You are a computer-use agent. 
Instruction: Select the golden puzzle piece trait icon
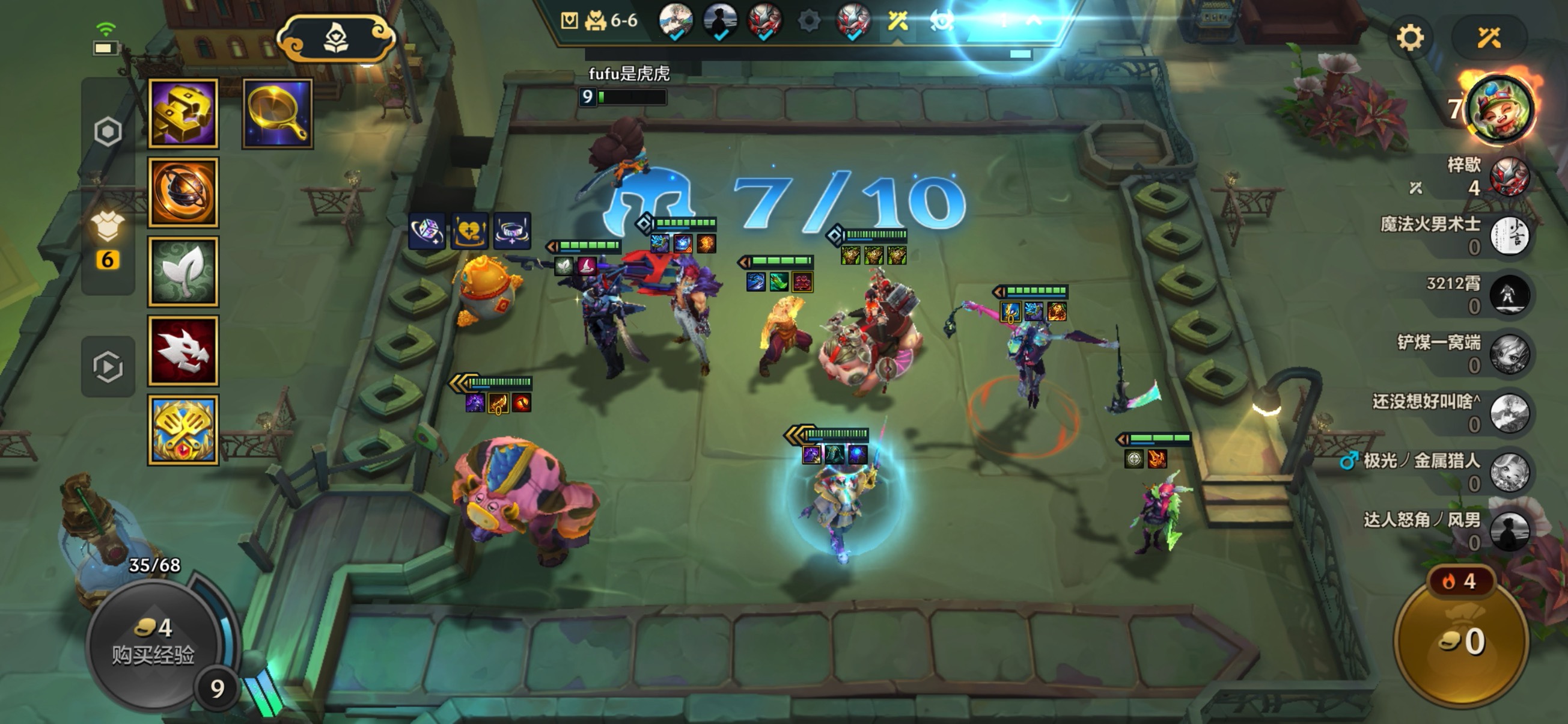[x=183, y=114]
